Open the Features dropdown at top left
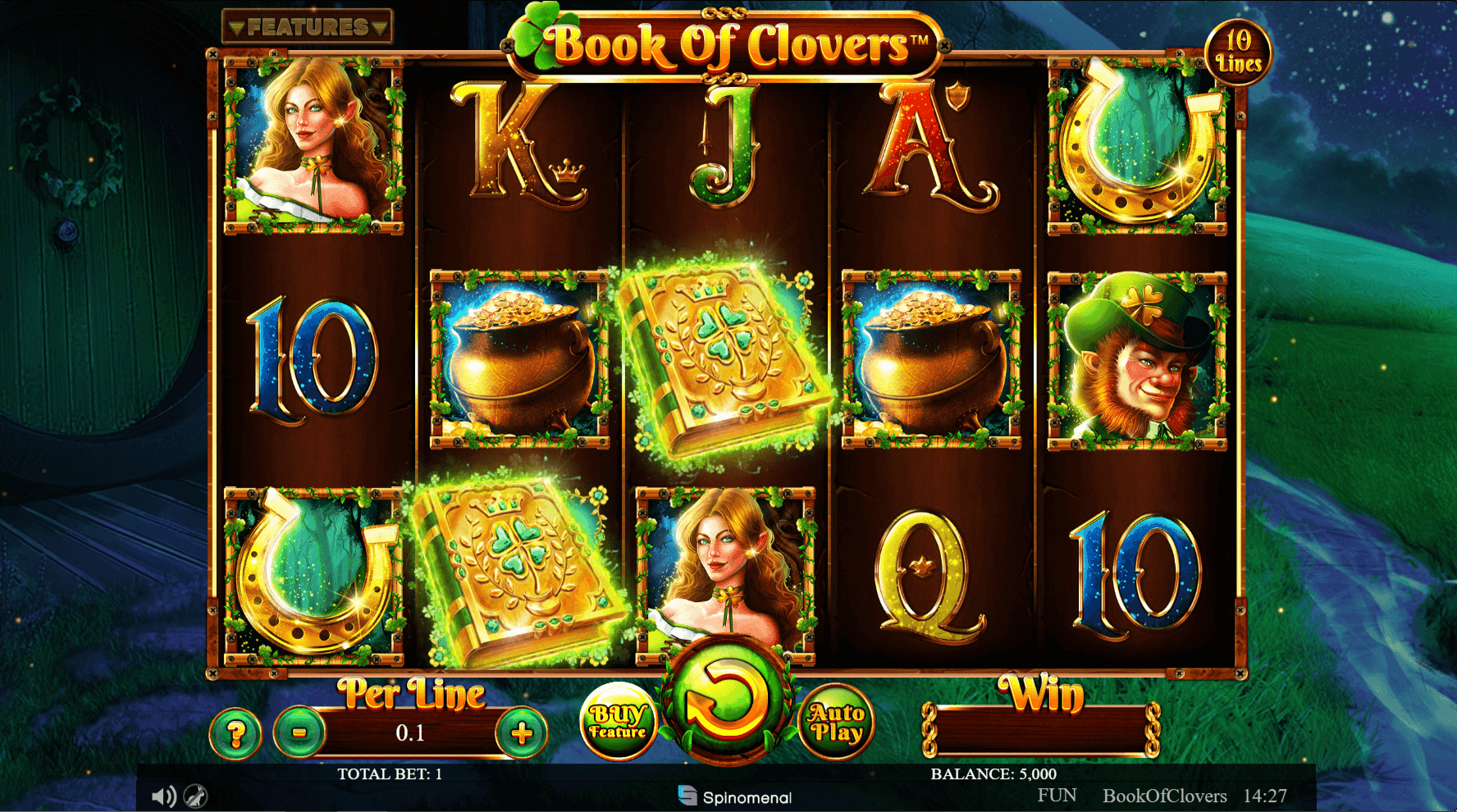This screenshot has height=812, width=1457. 308,26
